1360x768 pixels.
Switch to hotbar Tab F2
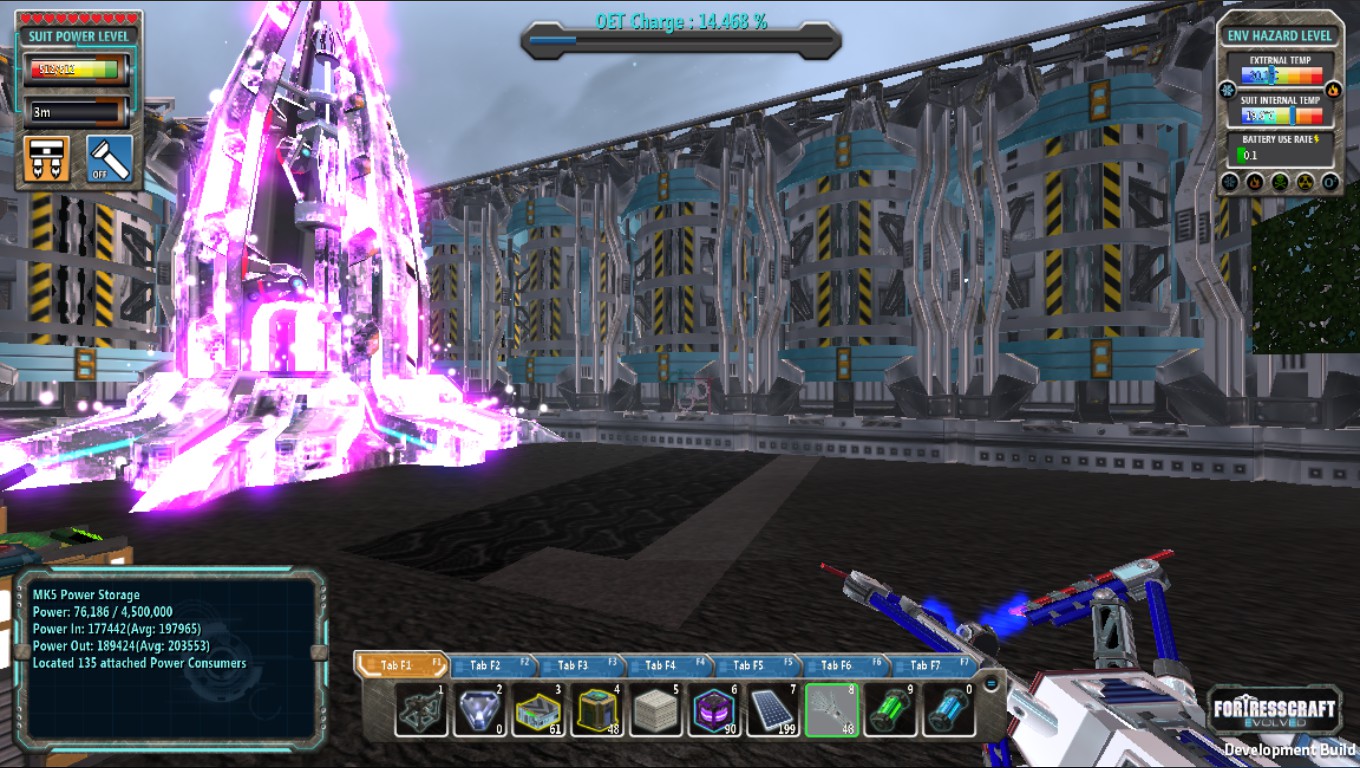click(486, 665)
